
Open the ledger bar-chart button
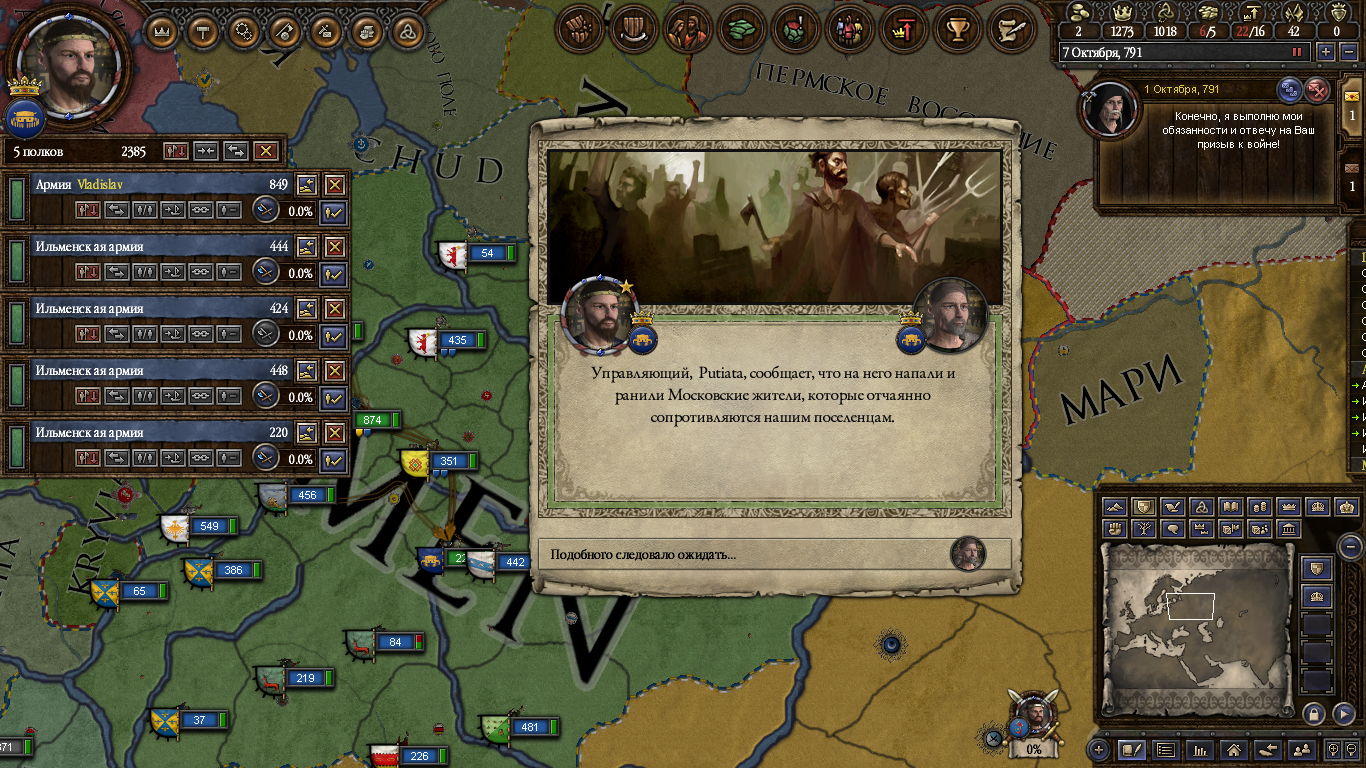tap(1199, 749)
